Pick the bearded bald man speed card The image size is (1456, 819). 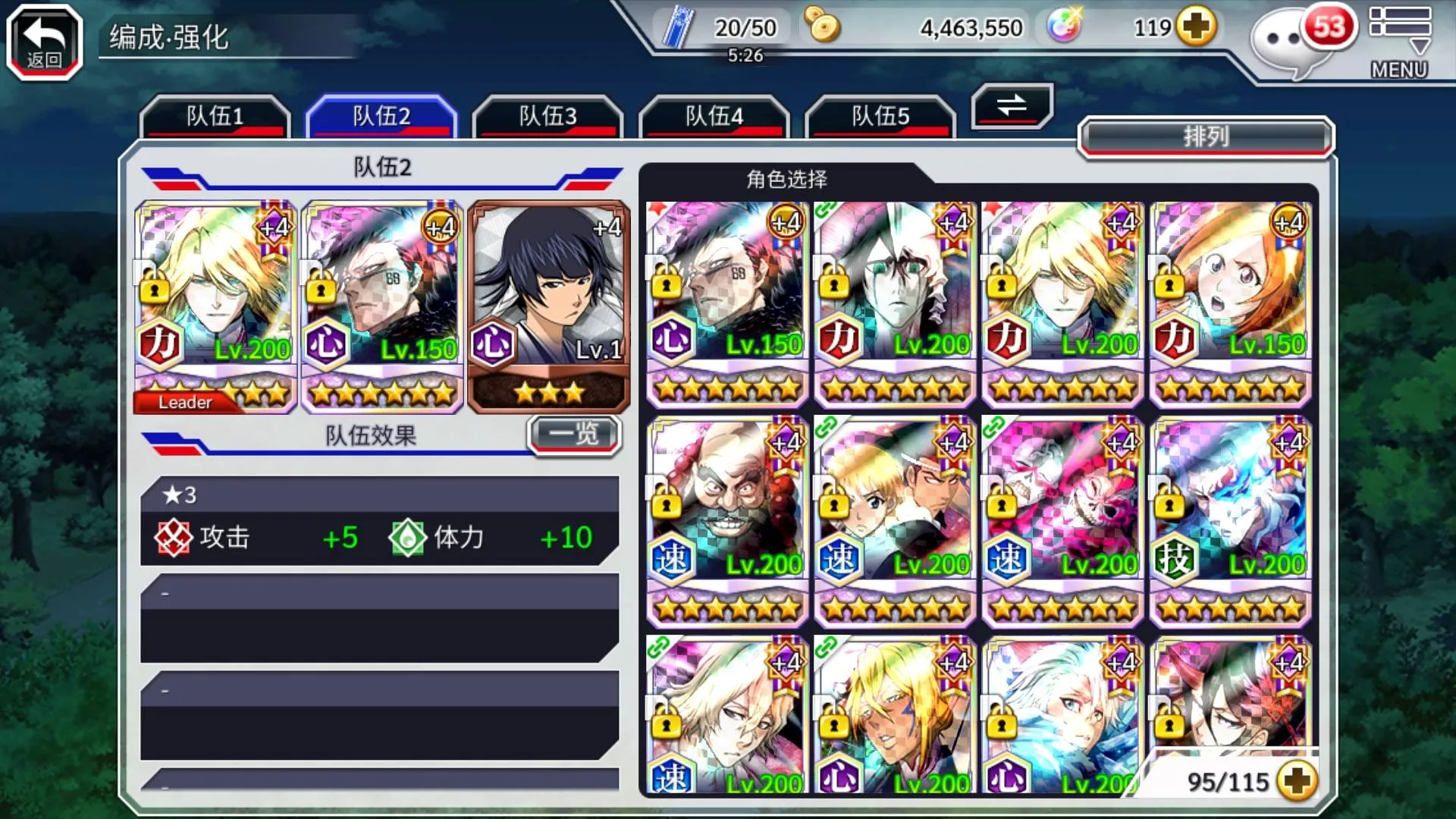[x=726, y=522]
